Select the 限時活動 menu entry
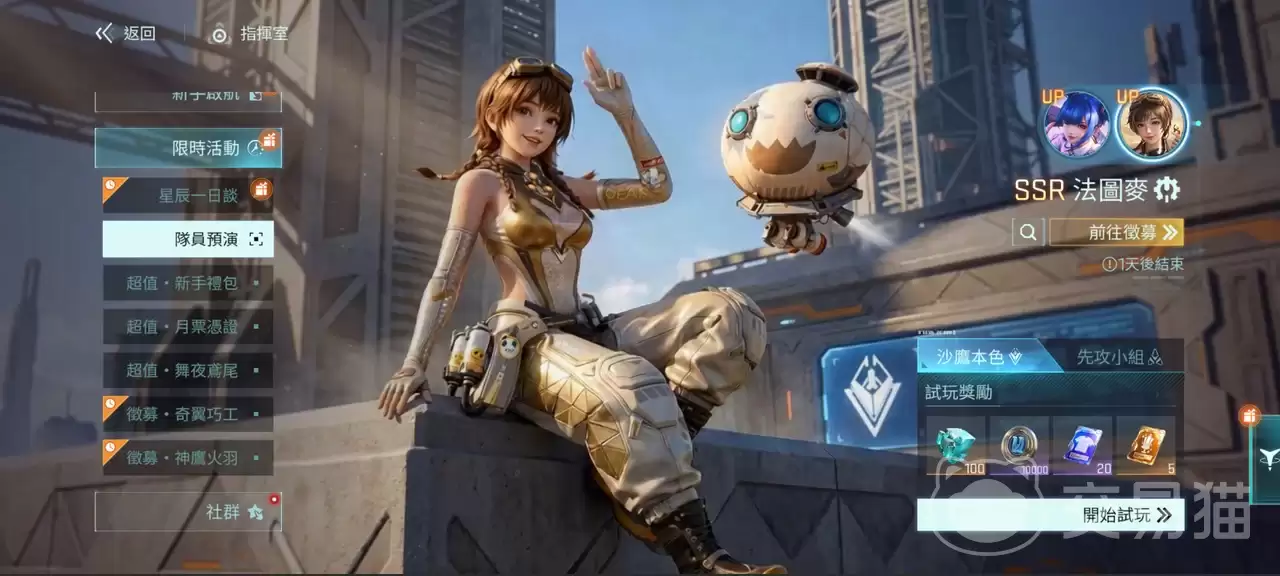This screenshot has width=1280, height=576. (x=188, y=148)
